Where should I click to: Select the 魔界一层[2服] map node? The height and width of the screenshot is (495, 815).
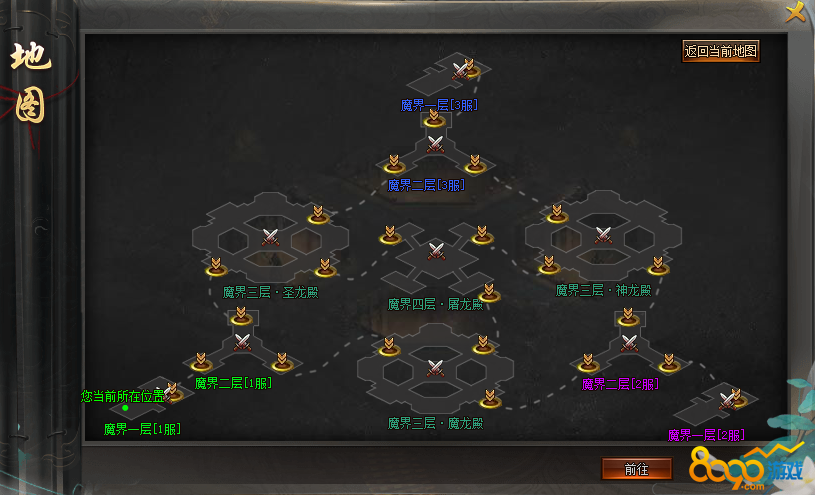coord(717,406)
